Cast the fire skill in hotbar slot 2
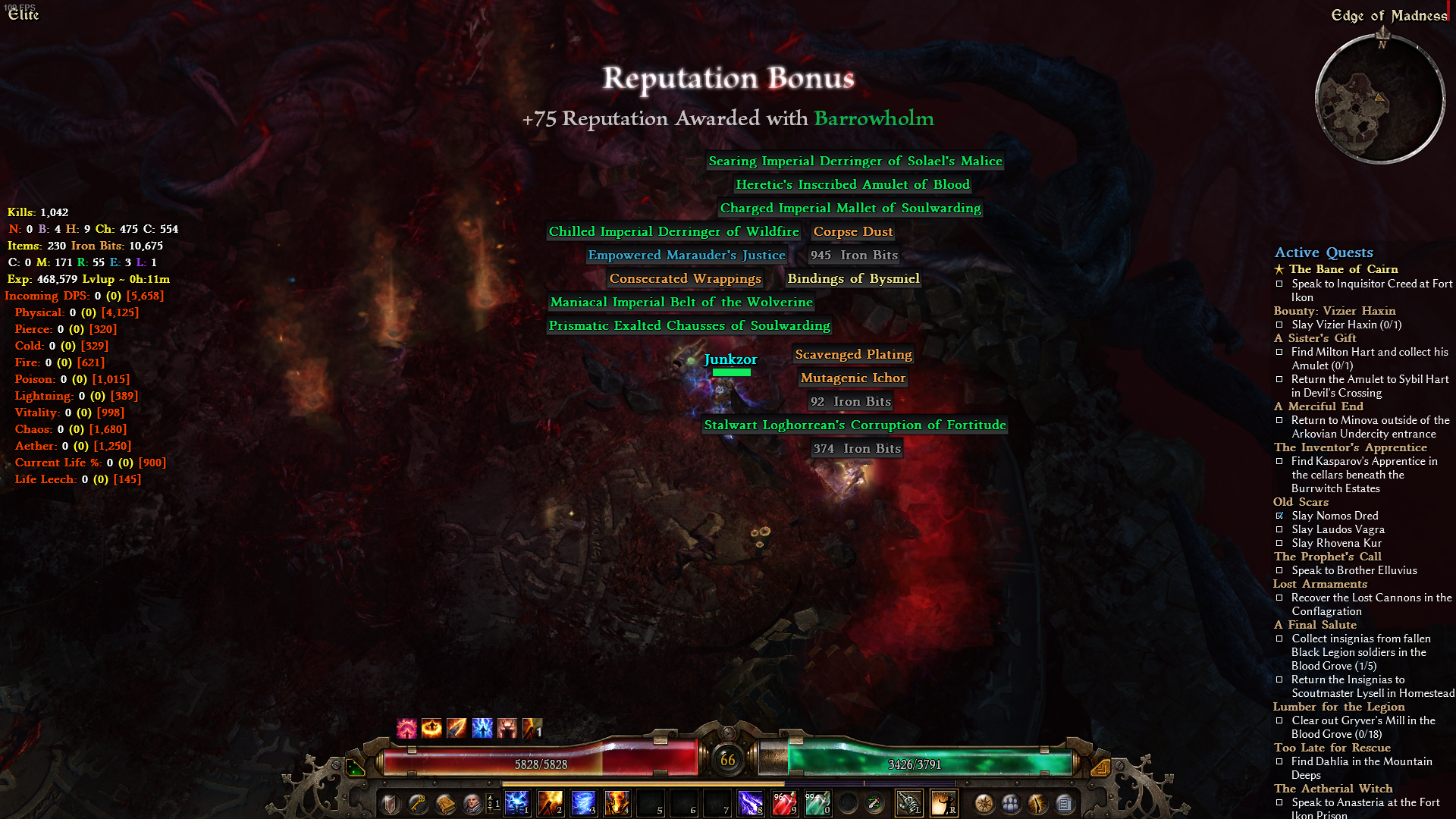The height and width of the screenshot is (819, 1456). (x=549, y=802)
